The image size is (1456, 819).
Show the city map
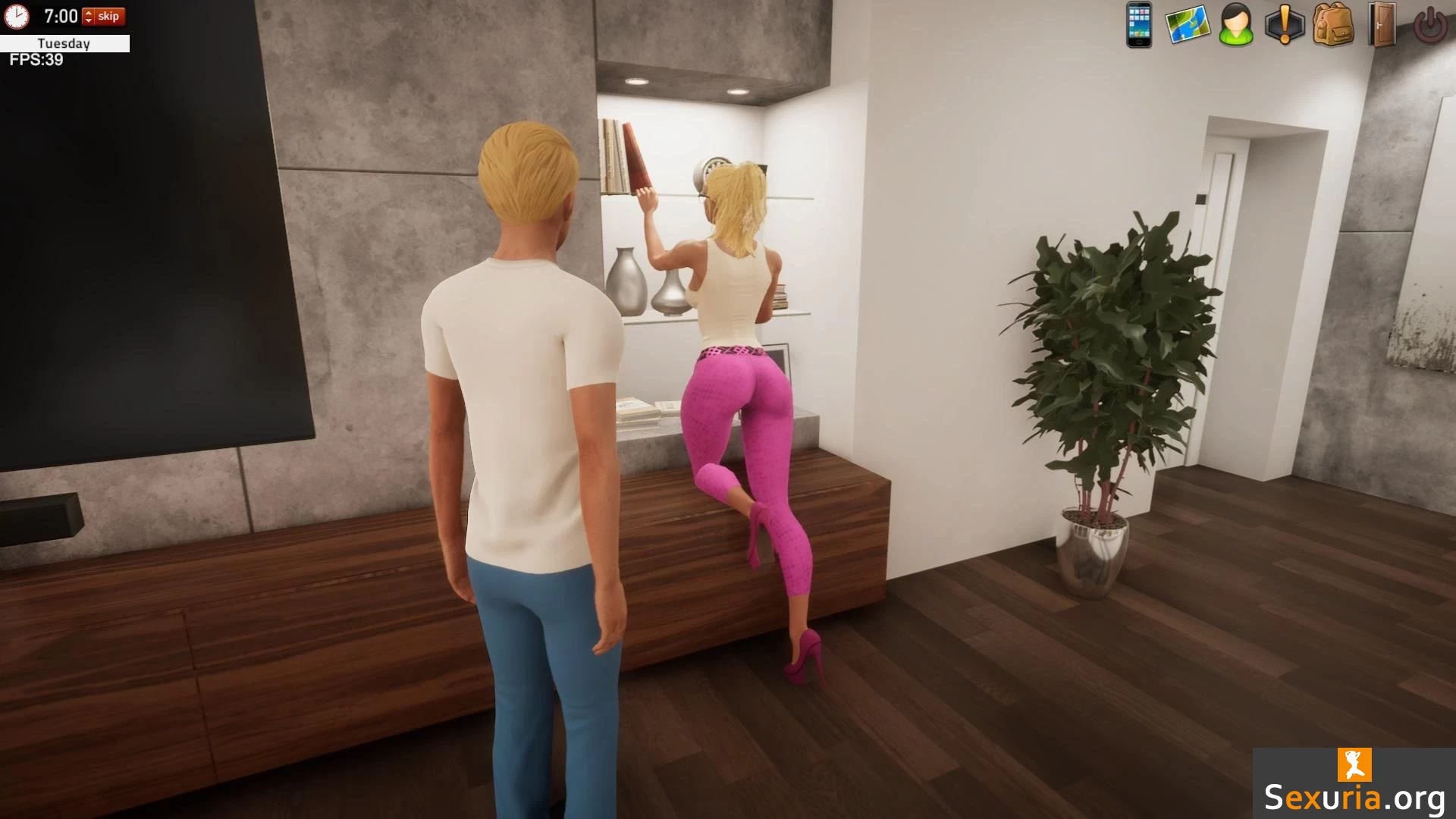click(x=1187, y=25)
